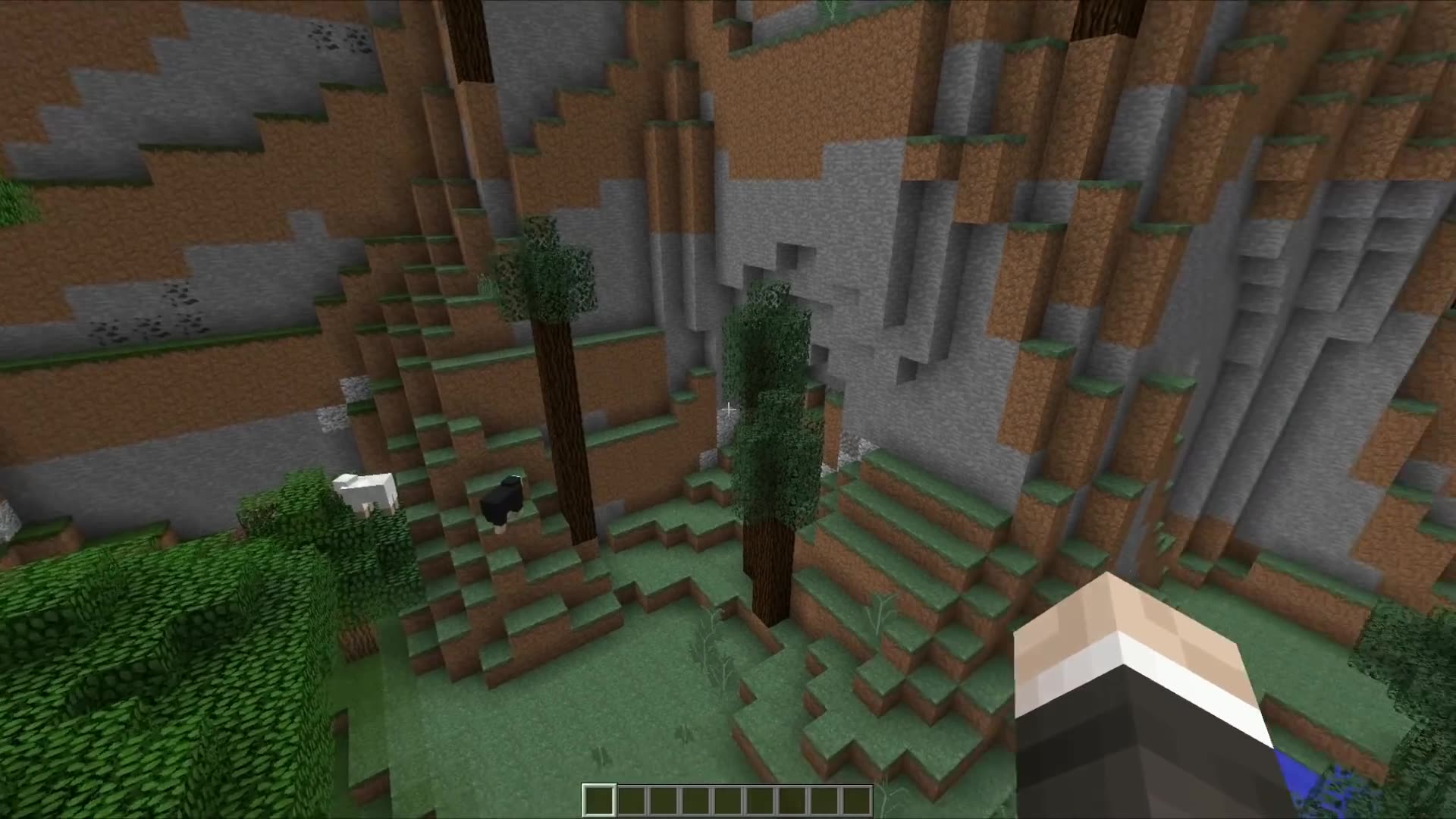Viewport: 1456px width, 819px height.
Task: Click the crosshair in screen center
Action: coord(728,409)
